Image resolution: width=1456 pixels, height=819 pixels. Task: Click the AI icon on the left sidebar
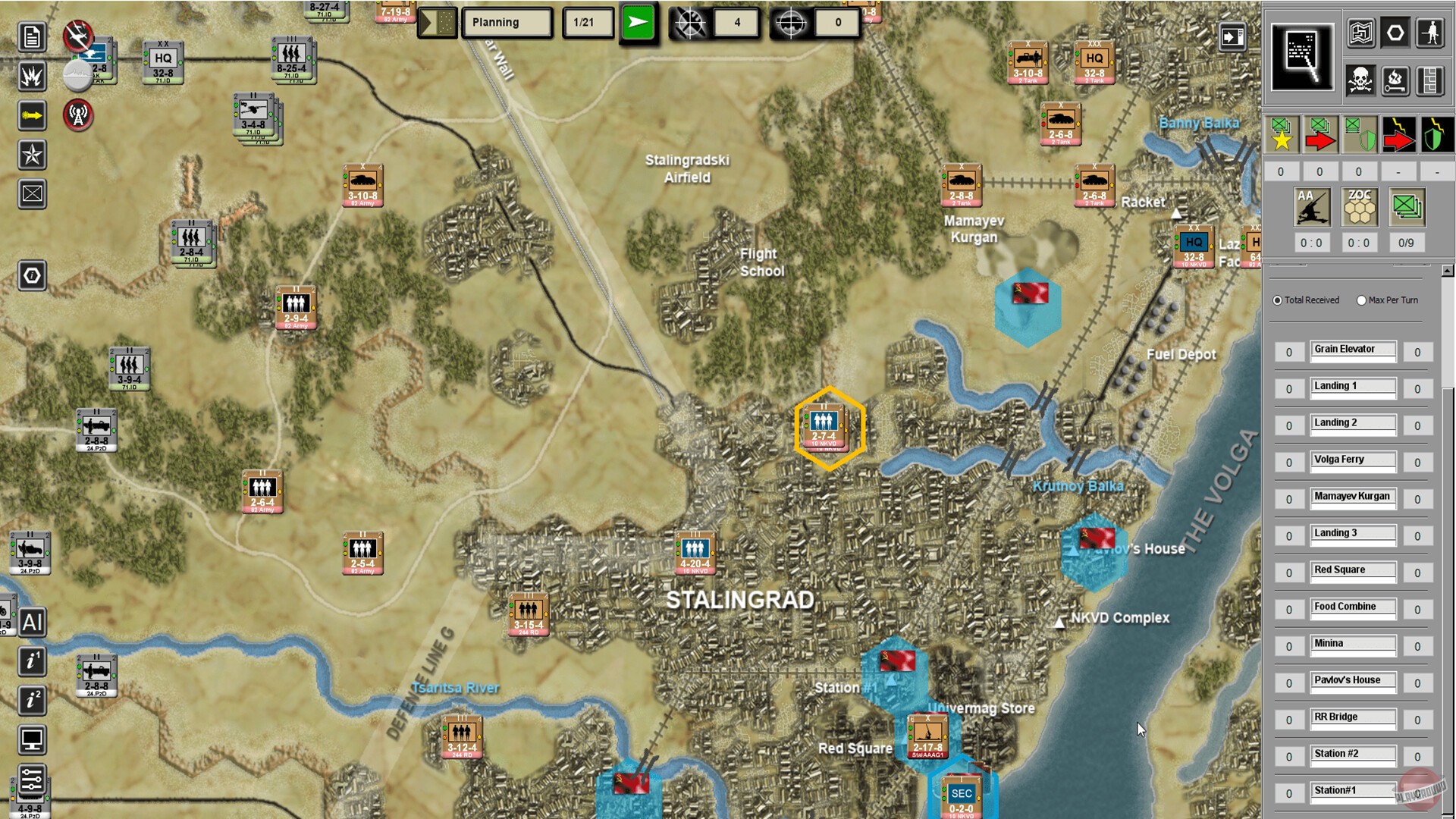click(32, 623)
